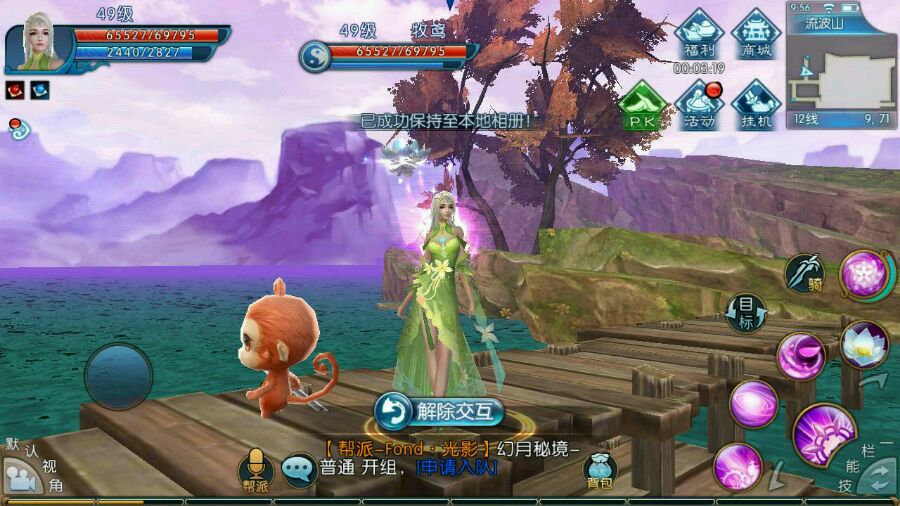The height and width of the screenshot is (506, 900).
Task: Toggle the green PK mode button
Action: [x=642, y=105]
